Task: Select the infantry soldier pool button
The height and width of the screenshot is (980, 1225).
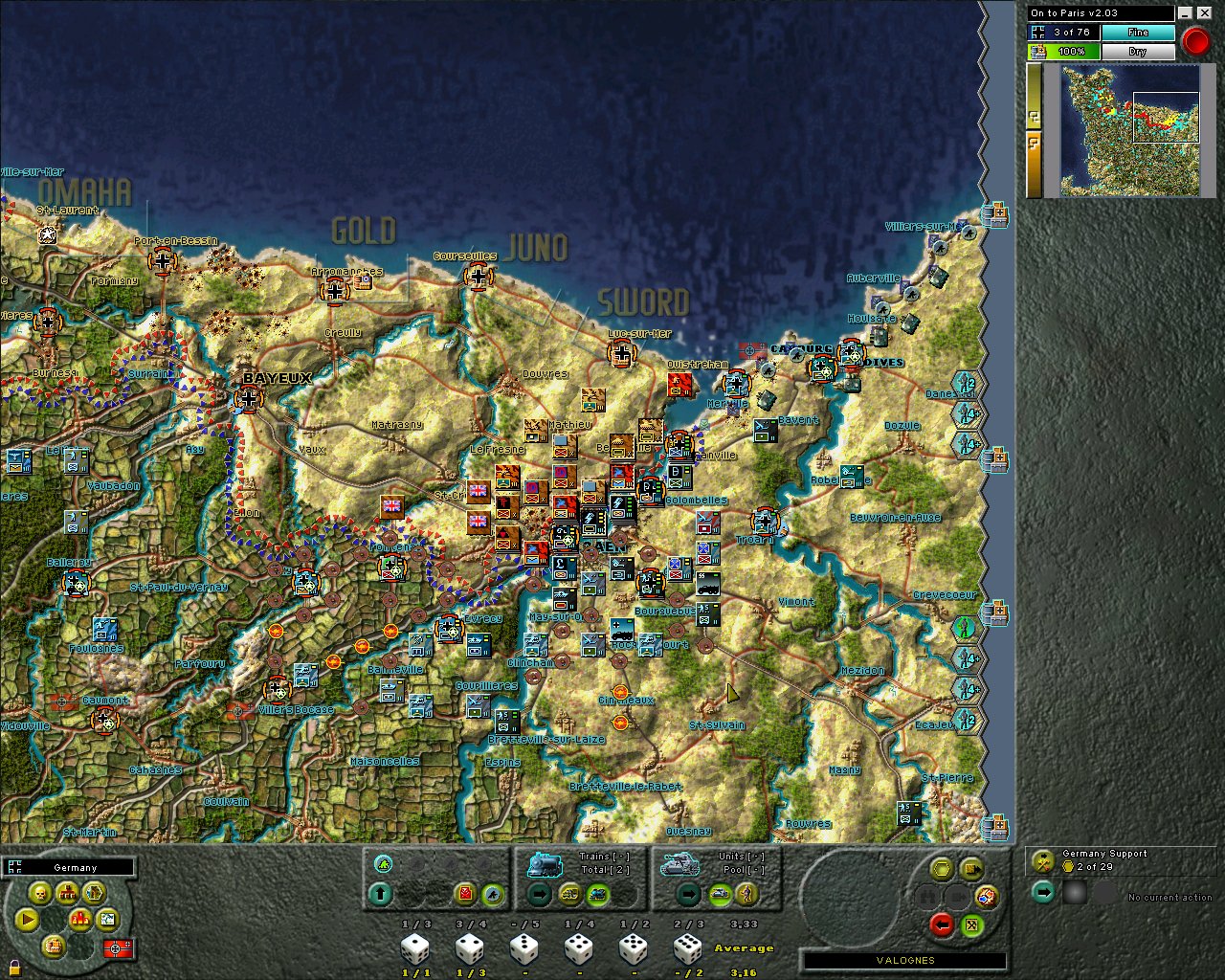Action: (746, 895)
